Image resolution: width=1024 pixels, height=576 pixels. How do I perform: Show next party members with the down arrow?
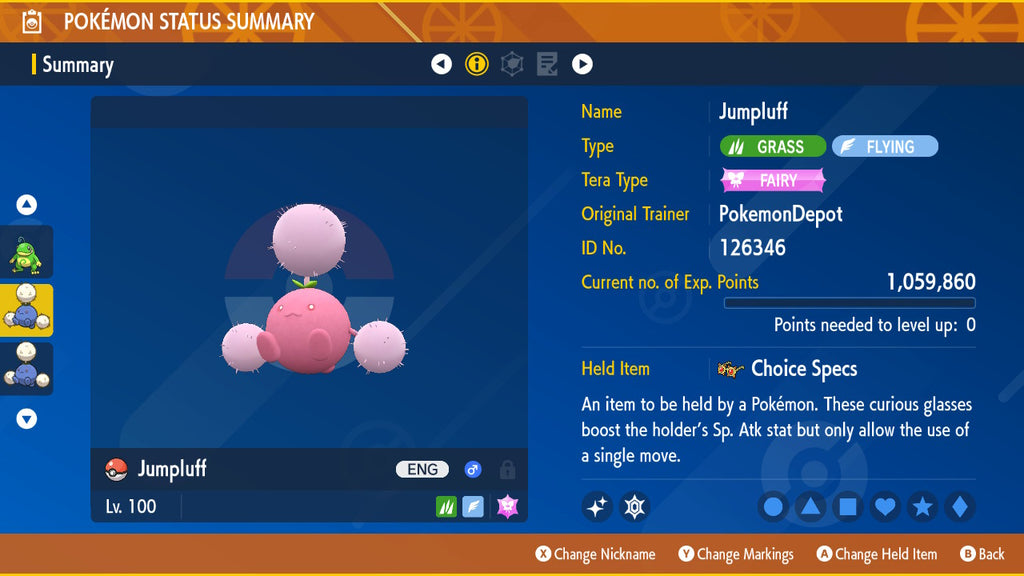pos(27,419)
